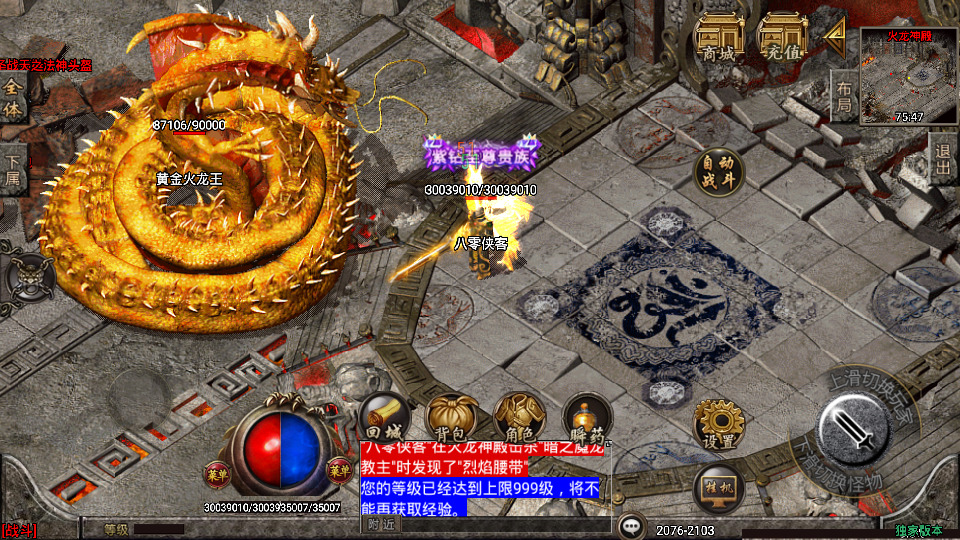This screenshot has width=960, height=540.
Task: Select the 下属 tab on the left
Action: pos(13,170)
